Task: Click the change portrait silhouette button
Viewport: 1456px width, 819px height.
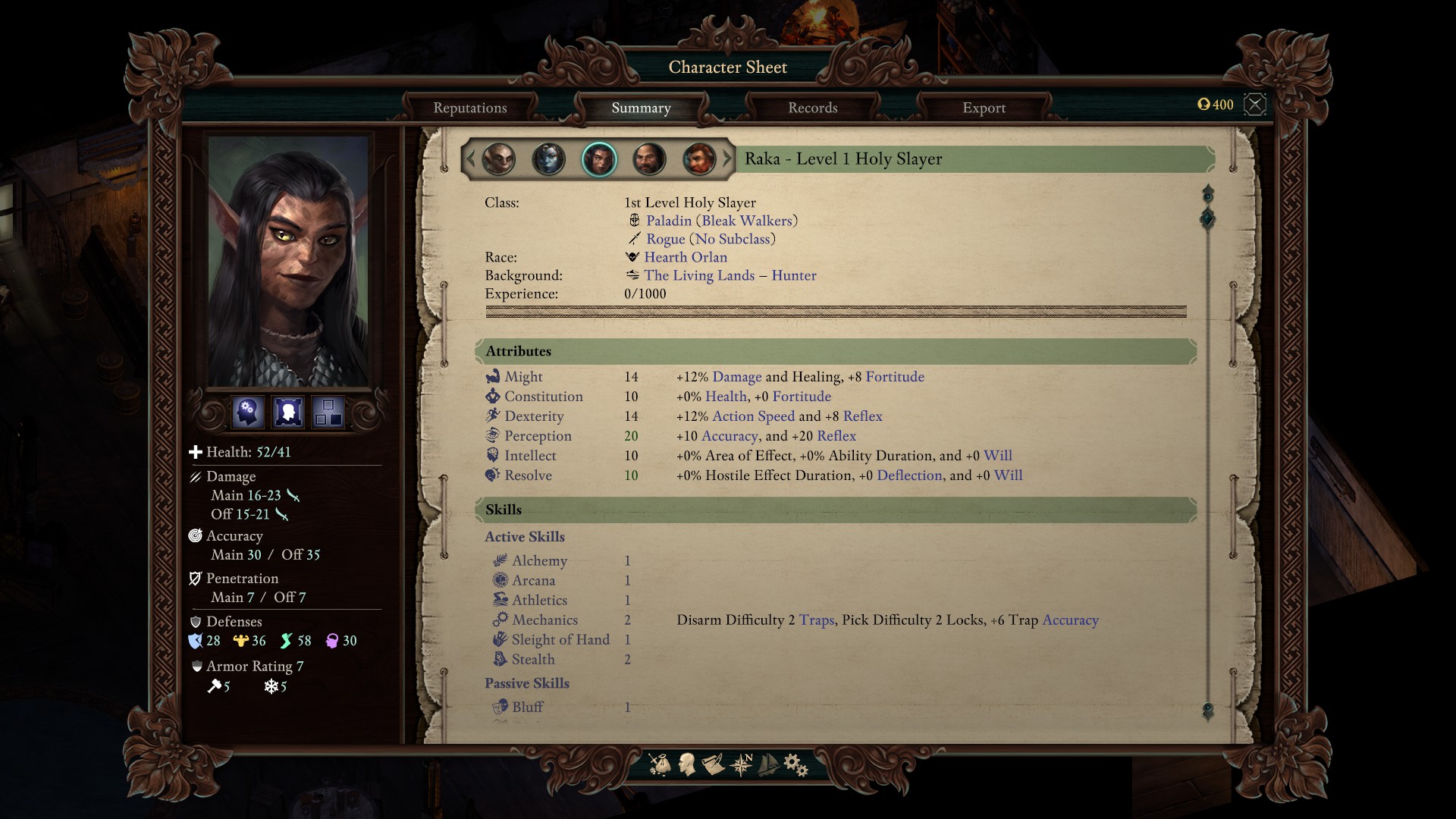Action: coord(288,412)
